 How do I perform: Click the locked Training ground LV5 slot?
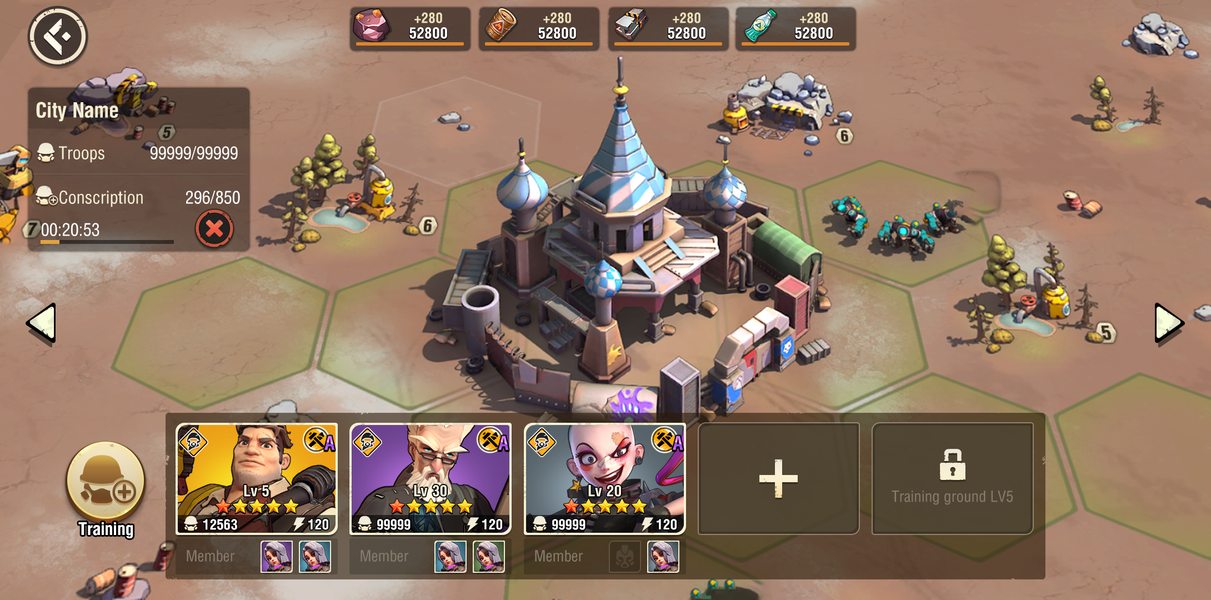pos(952,479)
